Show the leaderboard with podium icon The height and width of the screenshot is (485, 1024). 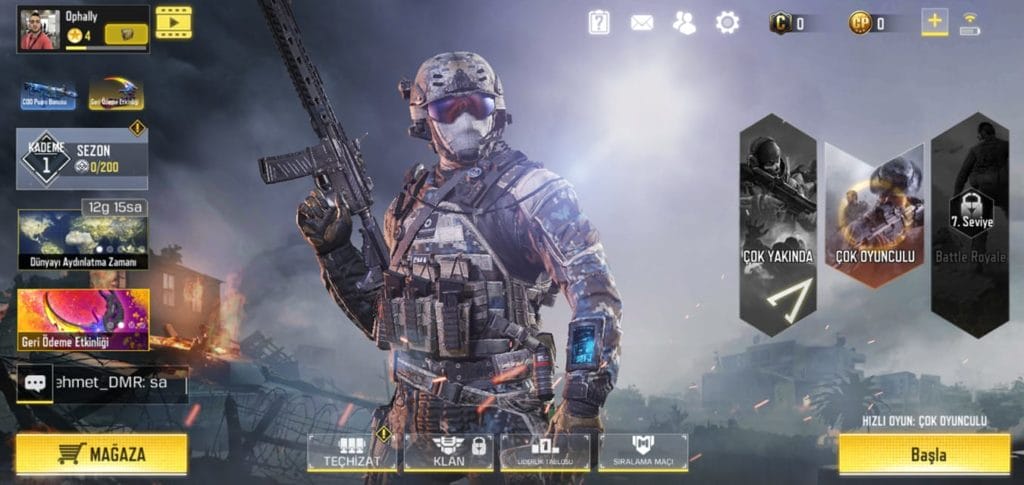click(x=544, y=452)
